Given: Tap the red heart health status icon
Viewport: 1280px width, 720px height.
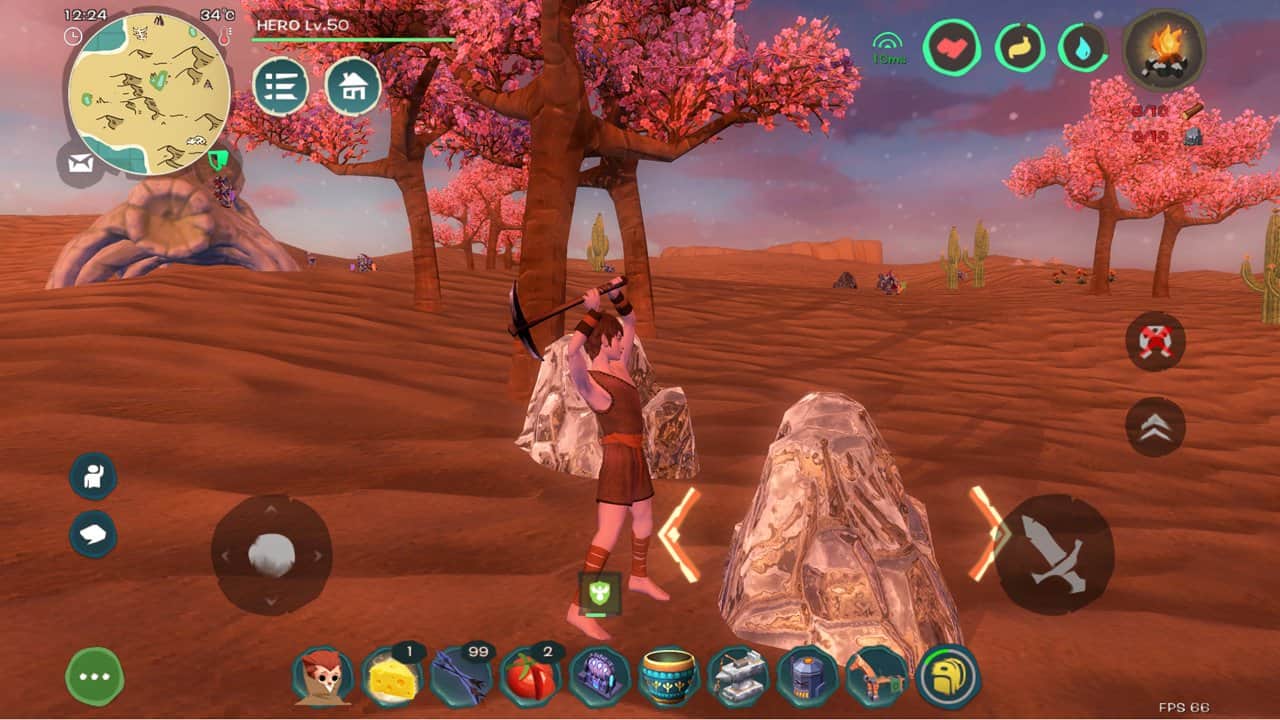Looking at the screenshot, I should [950, 47].
